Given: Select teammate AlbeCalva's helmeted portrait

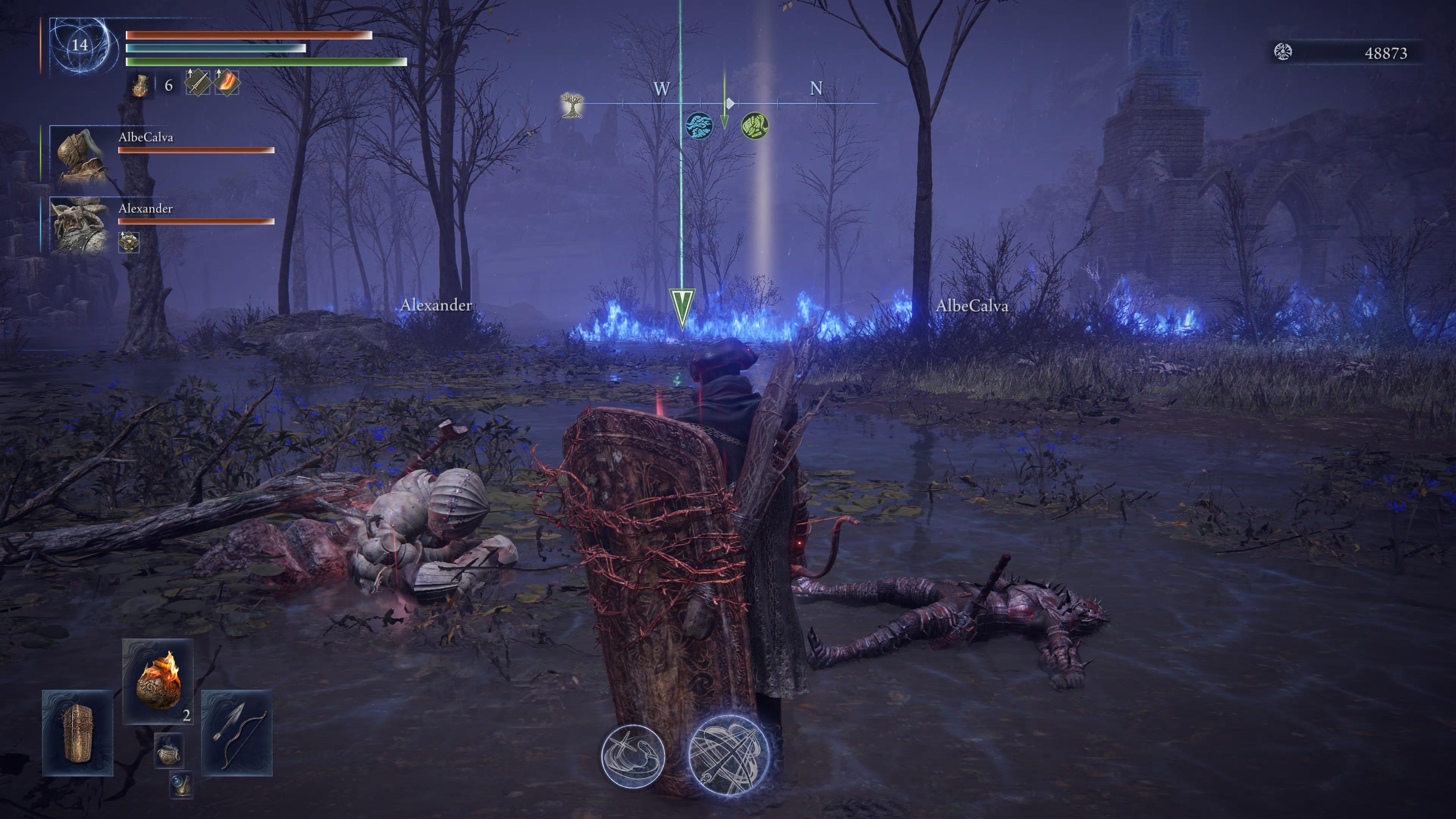Looking at the screenshot, I should [x=78, y=154].
